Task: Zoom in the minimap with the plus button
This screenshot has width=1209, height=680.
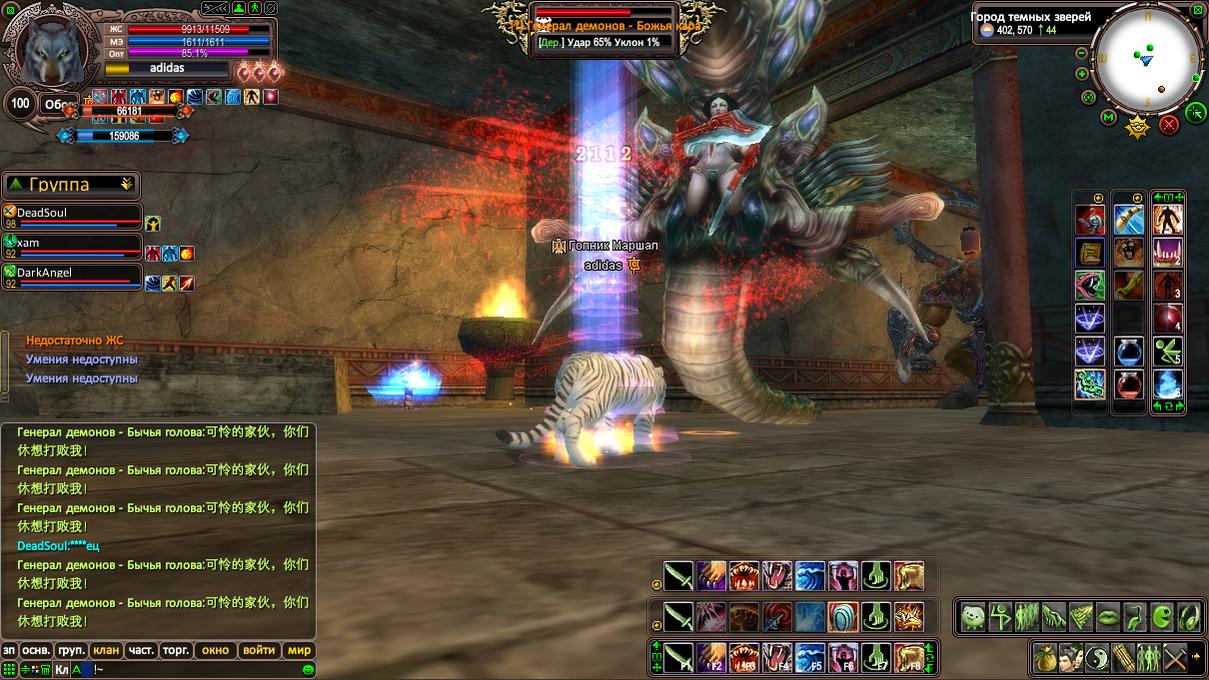Action: (1082, 74)
